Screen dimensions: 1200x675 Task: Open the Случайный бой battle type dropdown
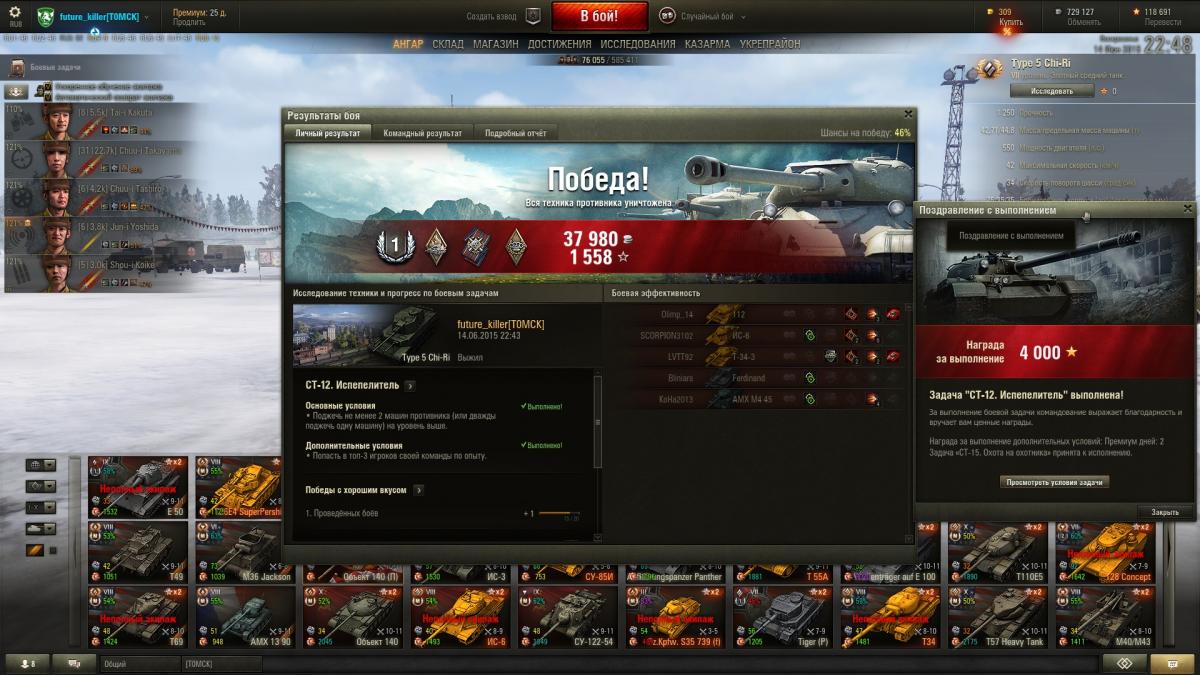(715, 16)
